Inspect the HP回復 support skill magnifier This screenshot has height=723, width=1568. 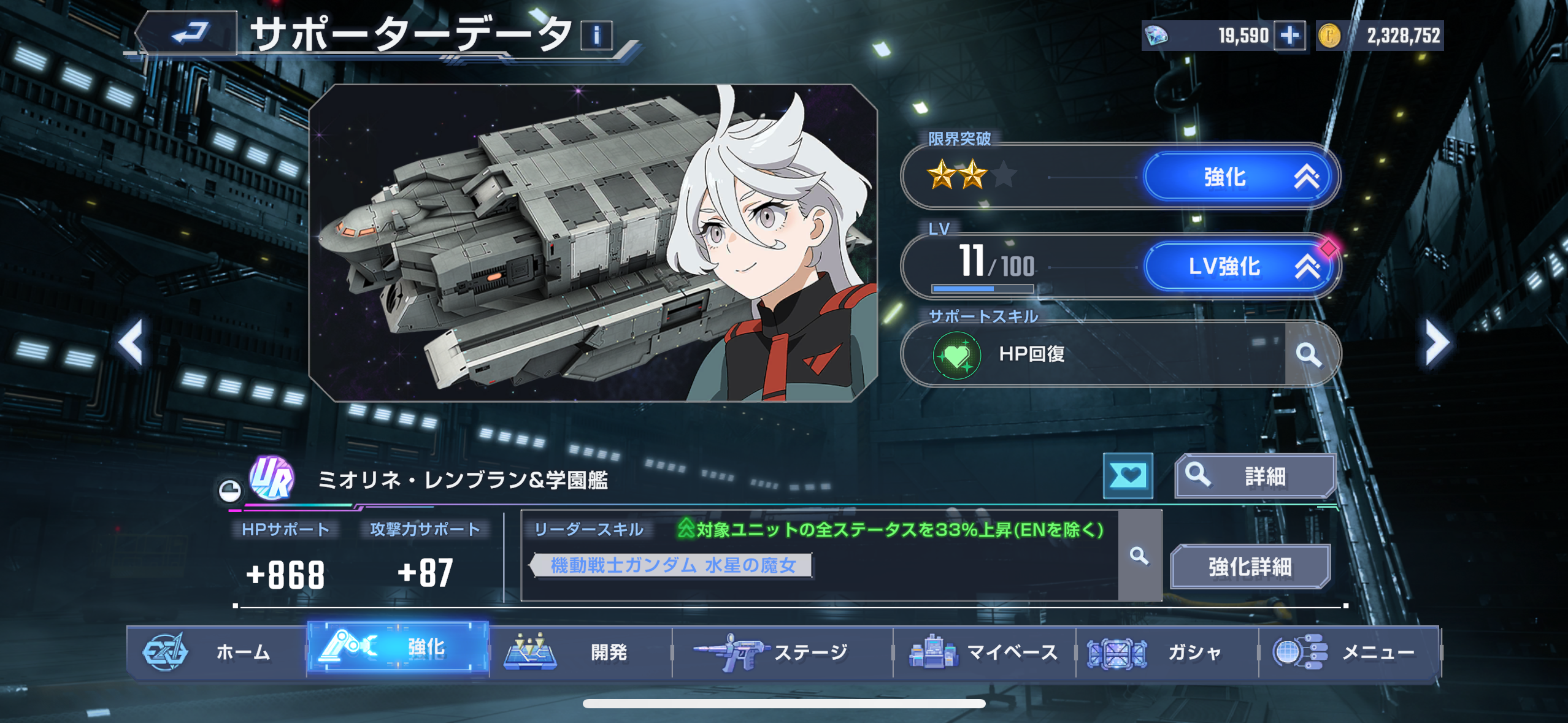coord(1309,354)
